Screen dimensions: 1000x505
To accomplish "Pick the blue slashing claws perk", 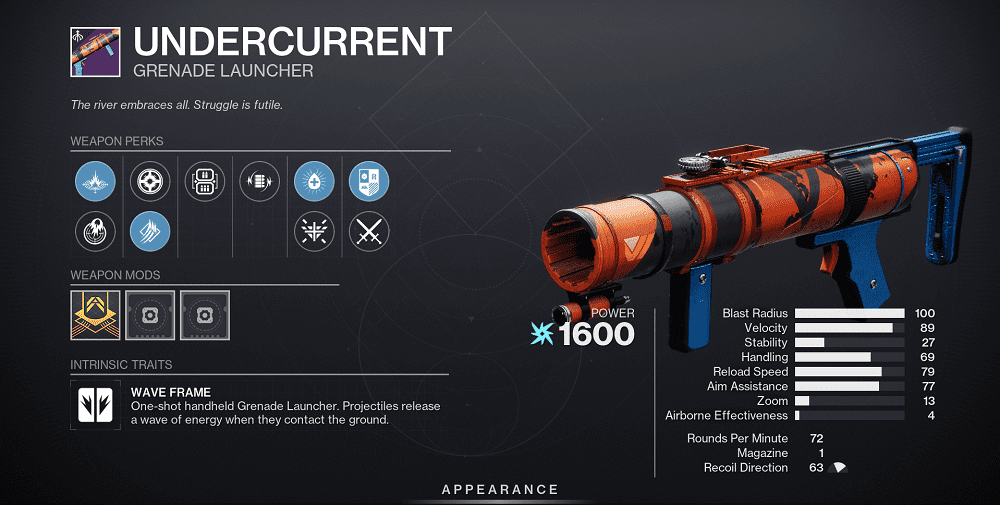I will (150, 232).
